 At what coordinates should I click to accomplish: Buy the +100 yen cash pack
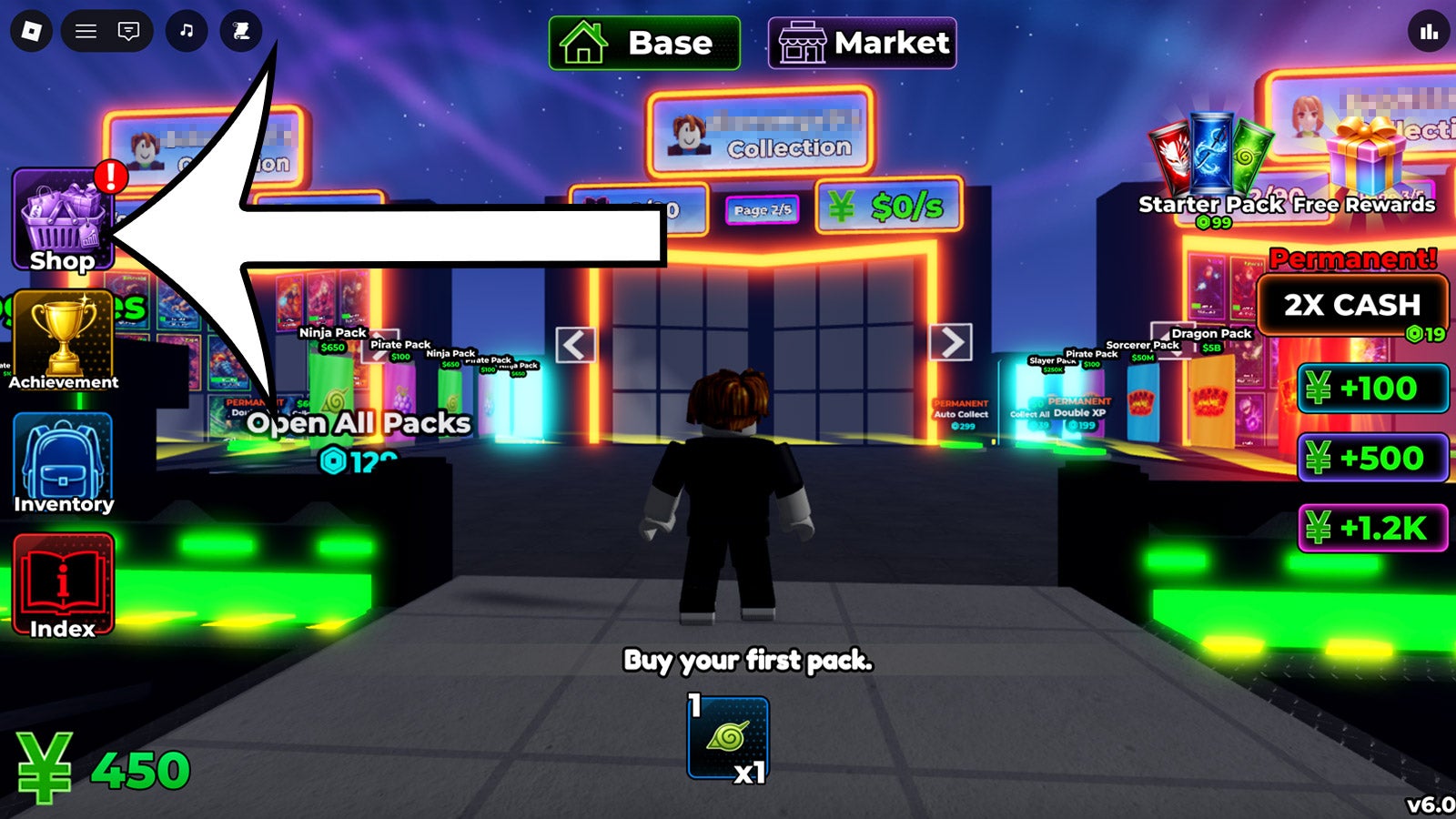point(1372,389)
